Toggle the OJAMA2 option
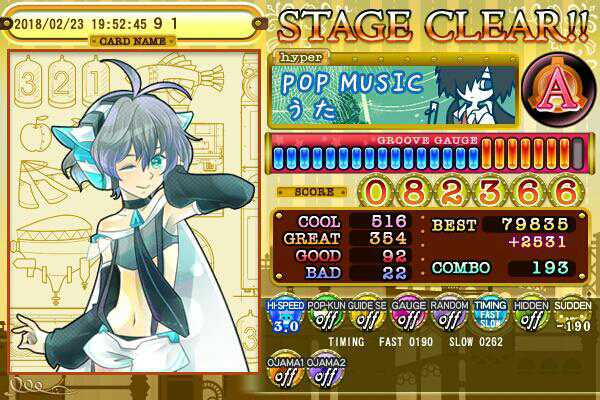Screen dimensions: 600x400 click(x=323, y=371)
